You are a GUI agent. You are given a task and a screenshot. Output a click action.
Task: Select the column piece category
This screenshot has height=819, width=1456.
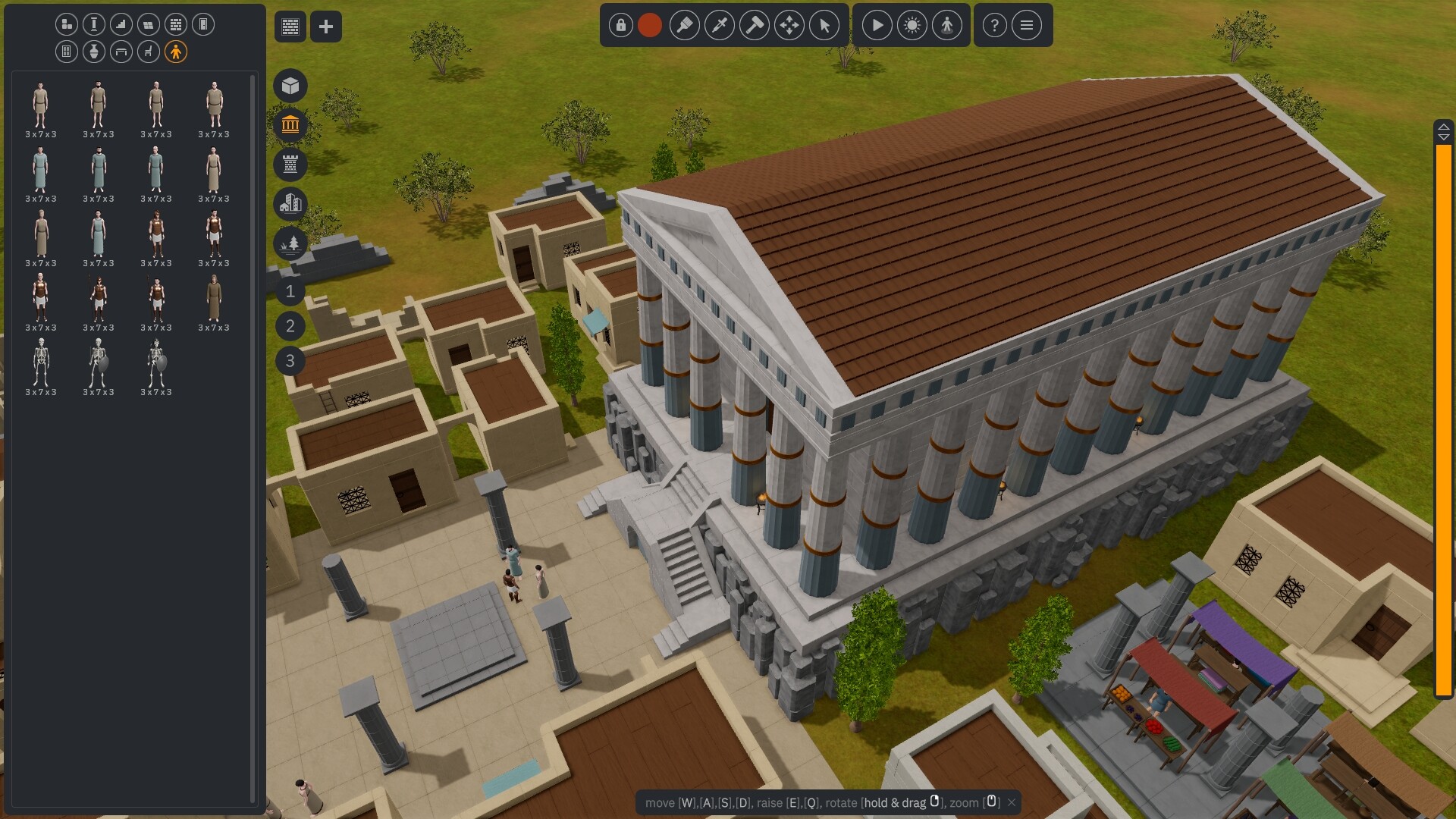coord(93,25)
